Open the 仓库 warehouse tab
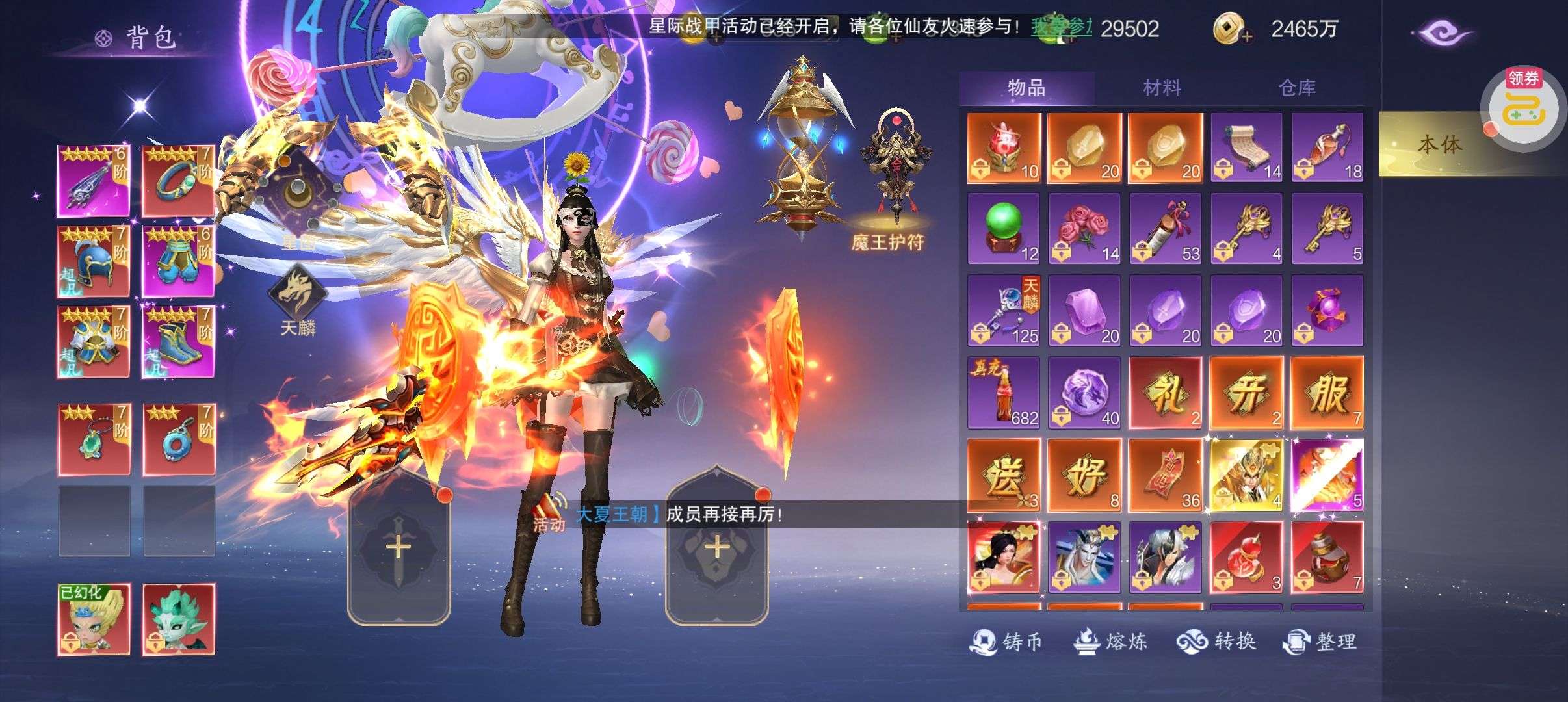1568x702 pixels. [1297, 88]
